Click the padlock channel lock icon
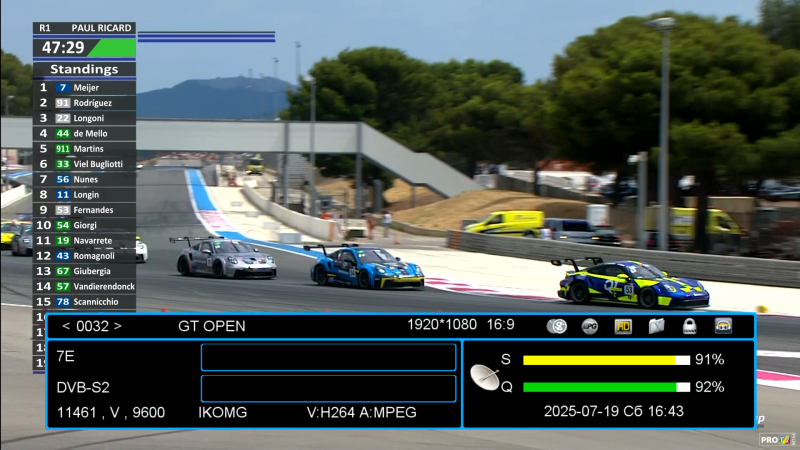The height and width of the screenshot is (450, 800). coord(690,326)
